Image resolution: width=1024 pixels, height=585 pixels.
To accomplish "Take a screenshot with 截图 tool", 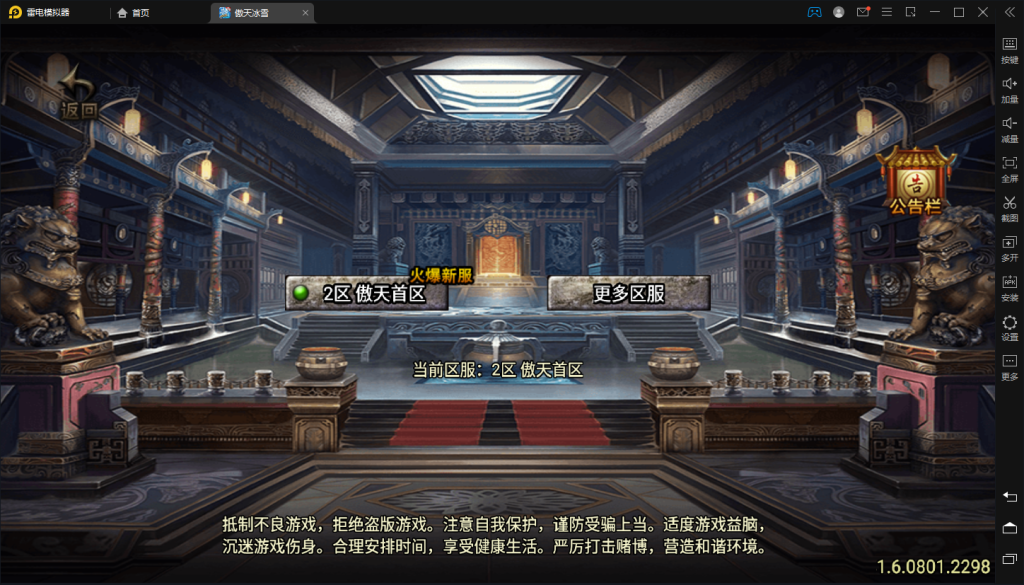I will [1009, 207].
